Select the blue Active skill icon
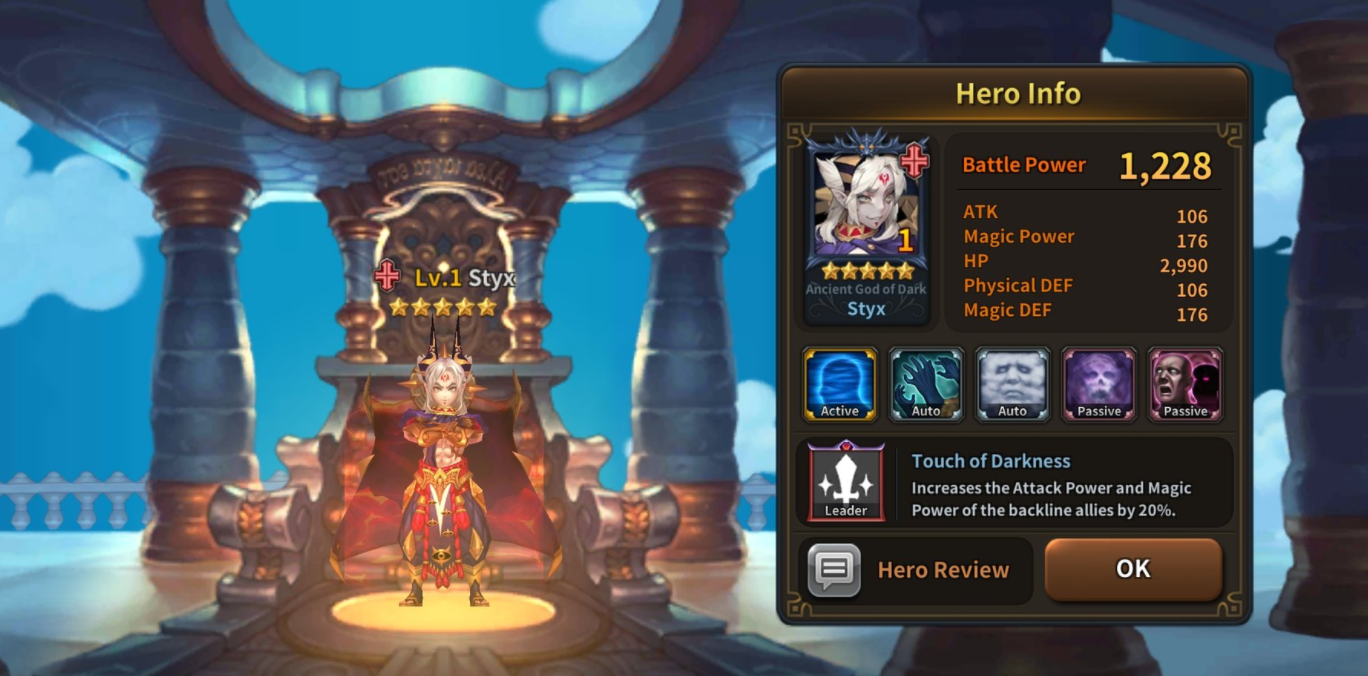Viewport: 1368px width, 676px height. pos(840,384)
